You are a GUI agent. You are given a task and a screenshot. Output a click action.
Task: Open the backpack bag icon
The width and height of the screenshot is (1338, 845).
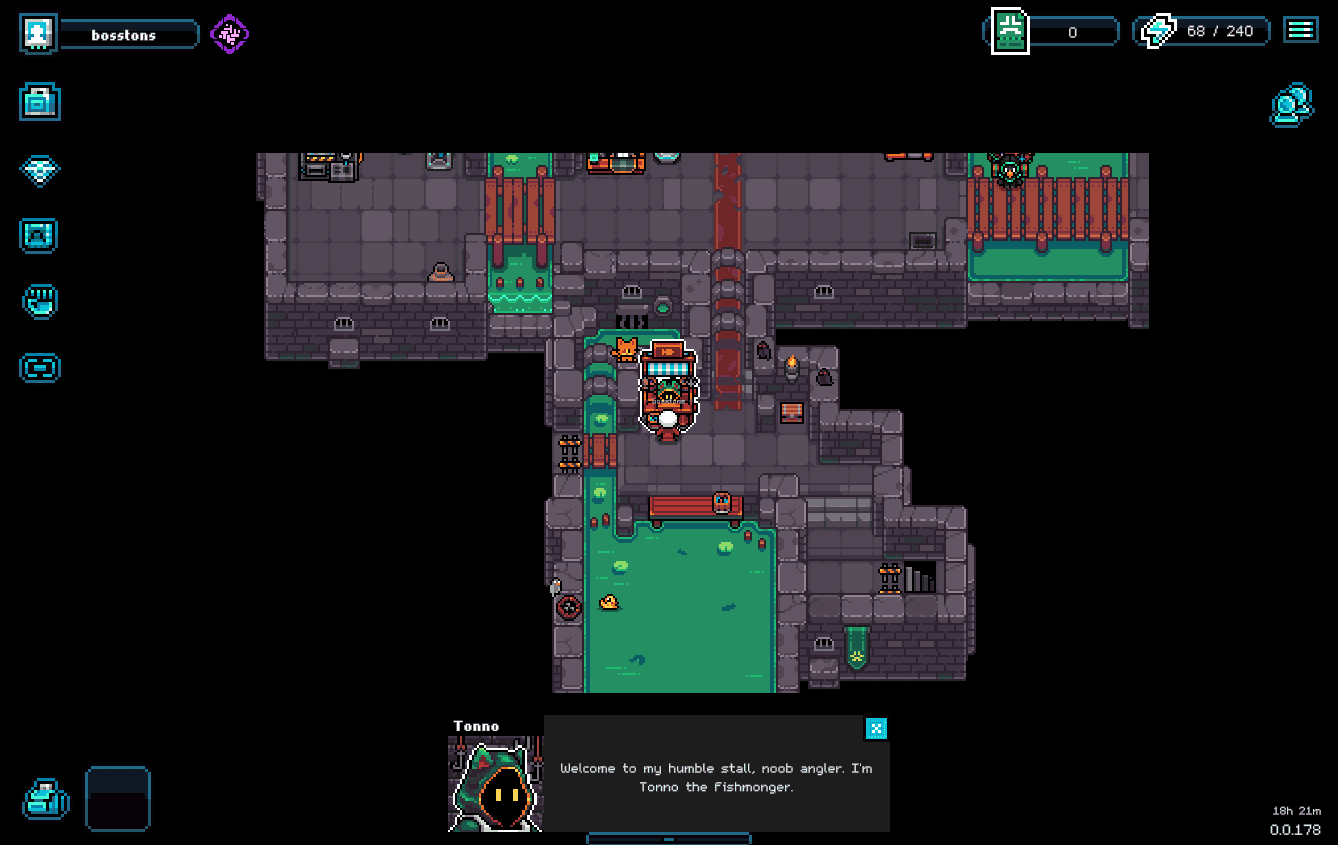(45, 799)
